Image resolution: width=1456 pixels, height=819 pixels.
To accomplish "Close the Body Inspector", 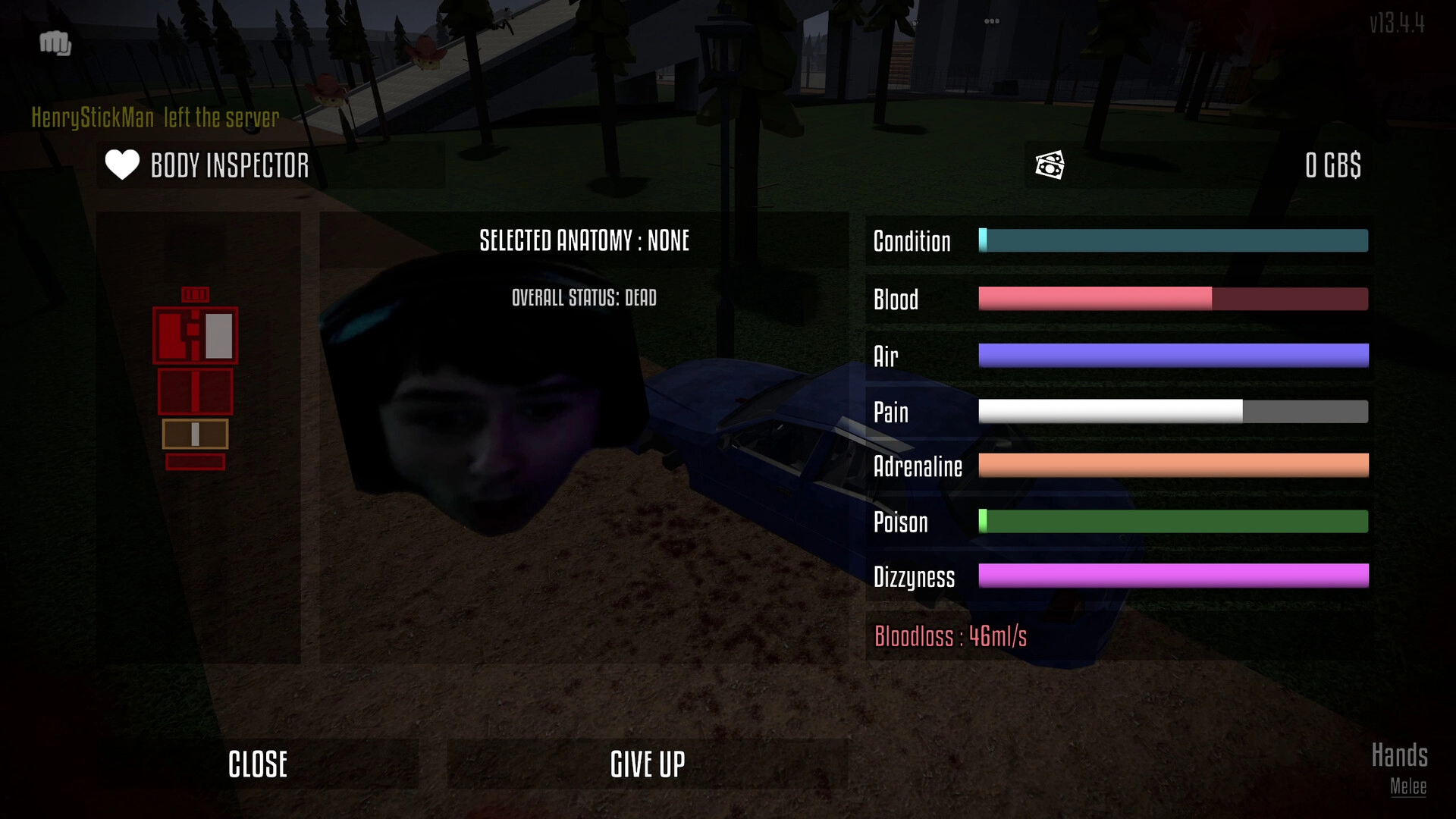I will pyautogui.click(x=258, y=764).
